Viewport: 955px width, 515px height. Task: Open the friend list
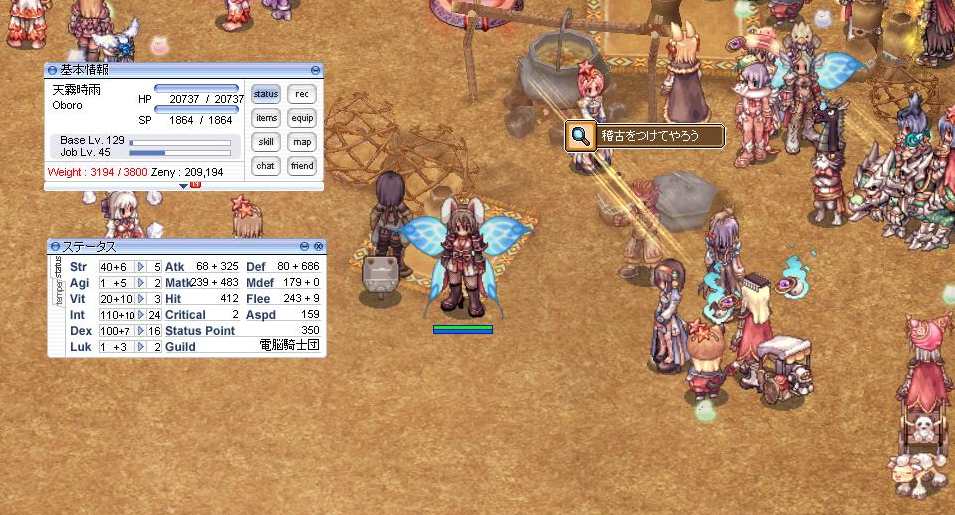point(301,166)
